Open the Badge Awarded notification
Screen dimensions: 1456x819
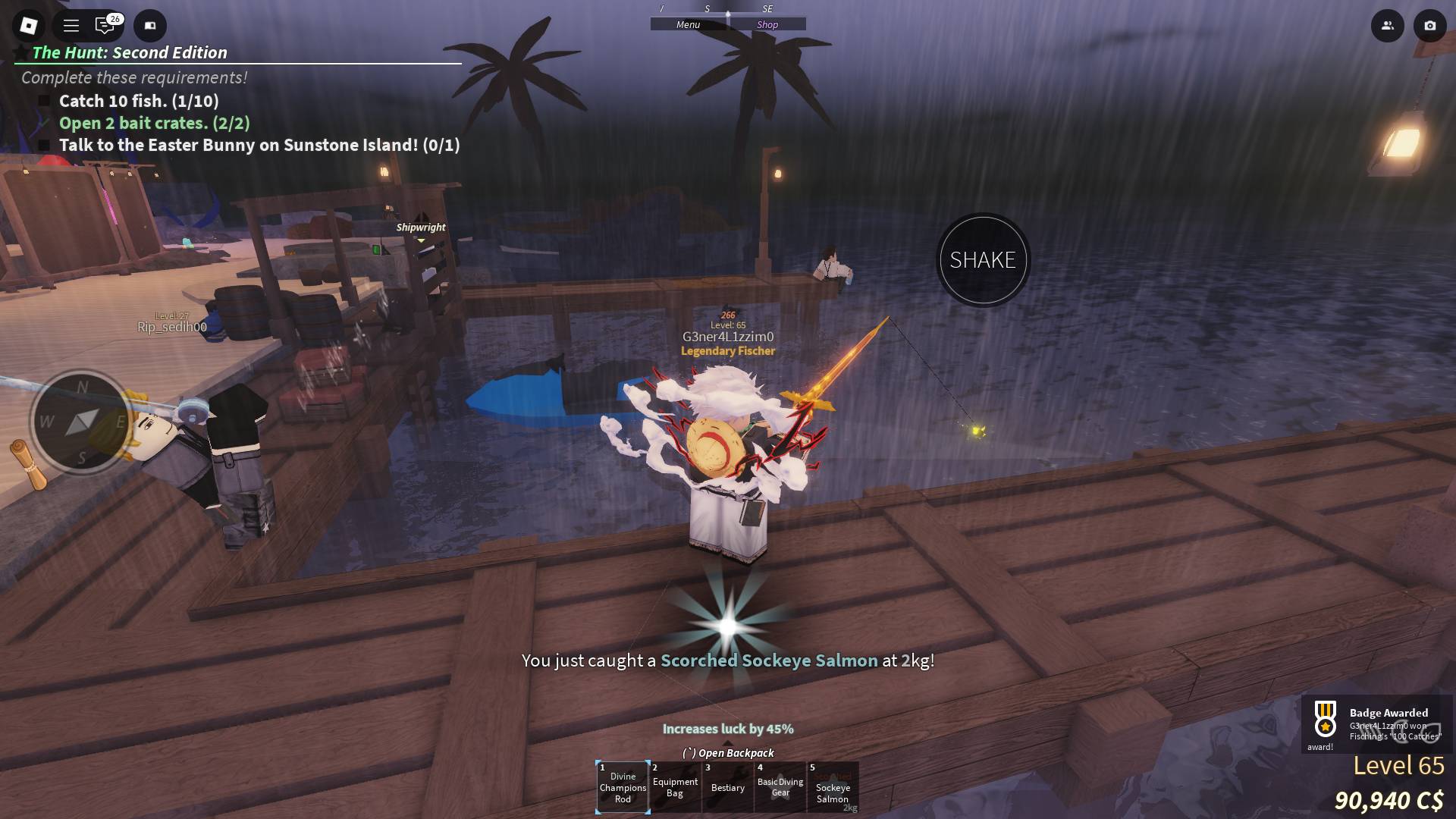(1377, 724)
